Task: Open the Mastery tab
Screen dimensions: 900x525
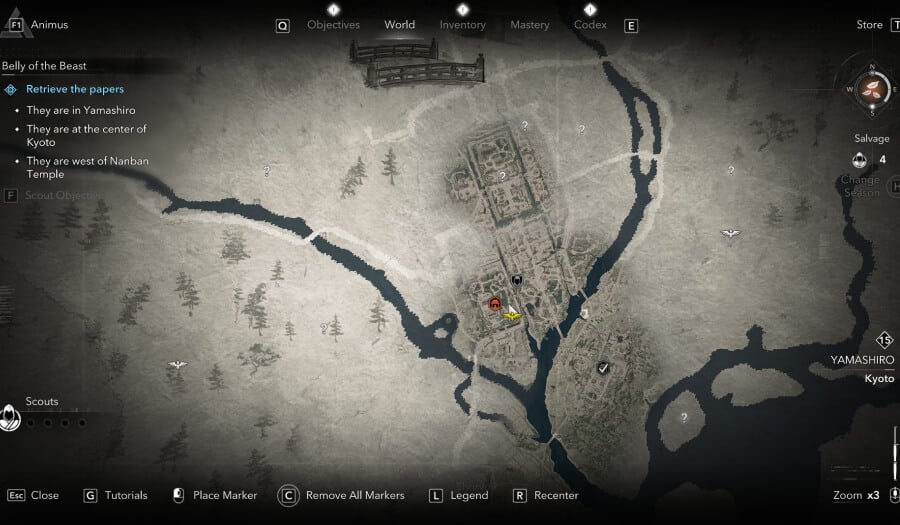Action: tap(529, 25)
